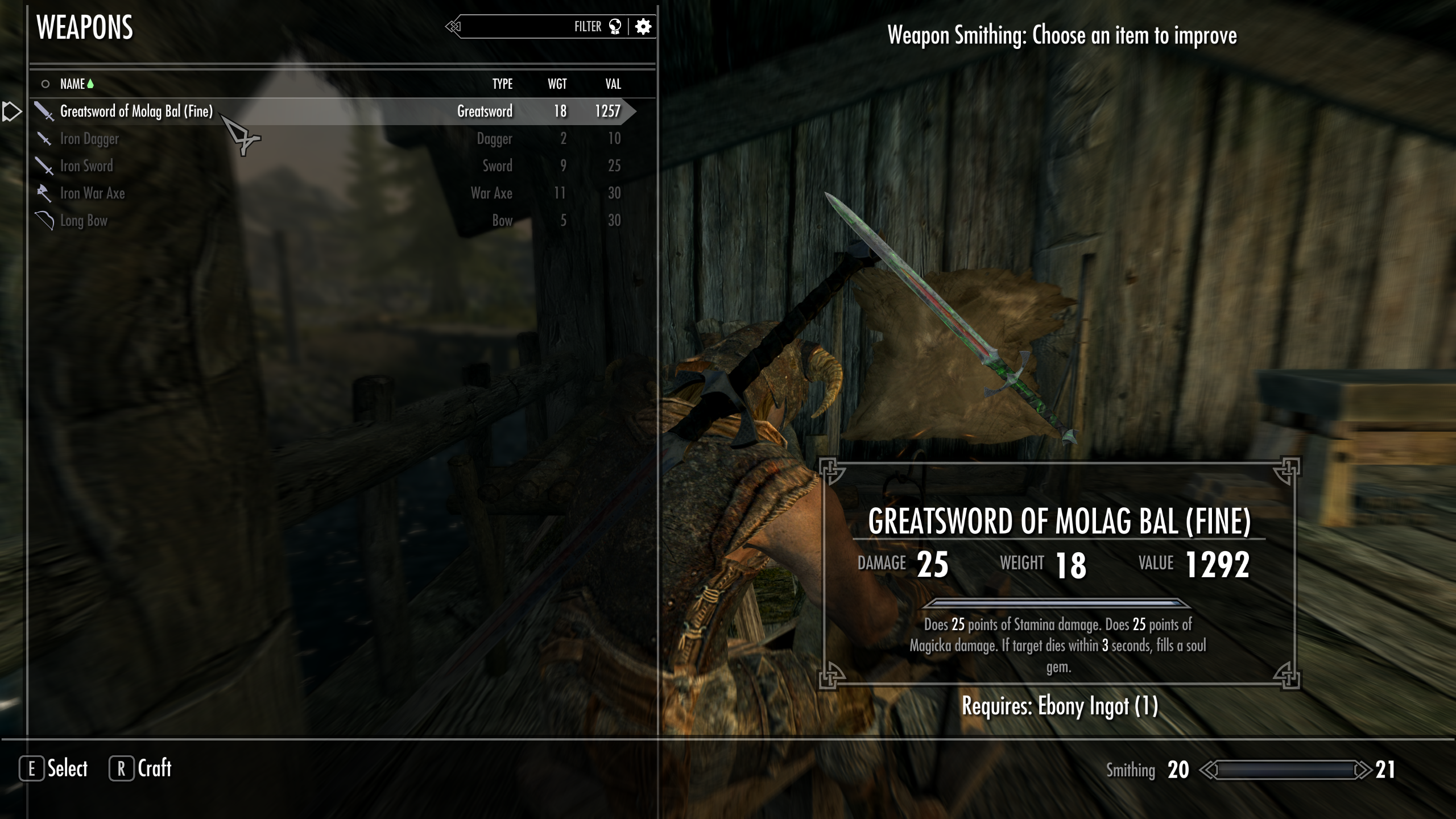Viewport: 1456px width, 819px height.
Task: Toggle the NAME column sort order
Action: tap(73, 83)
